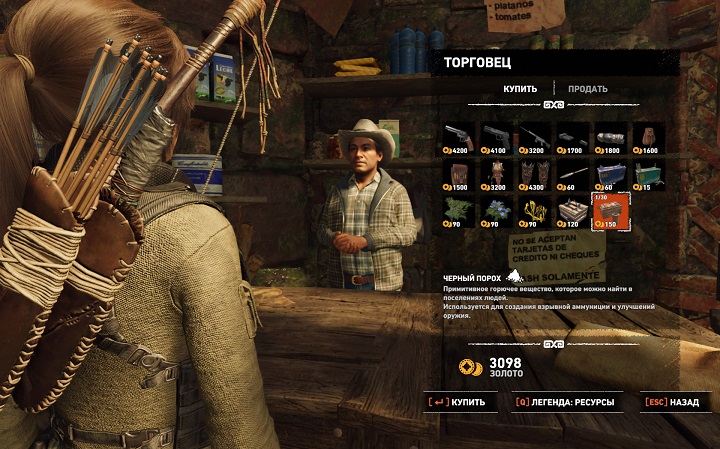
Task: Choose the quiver priced at 1500
Action: 461,174
